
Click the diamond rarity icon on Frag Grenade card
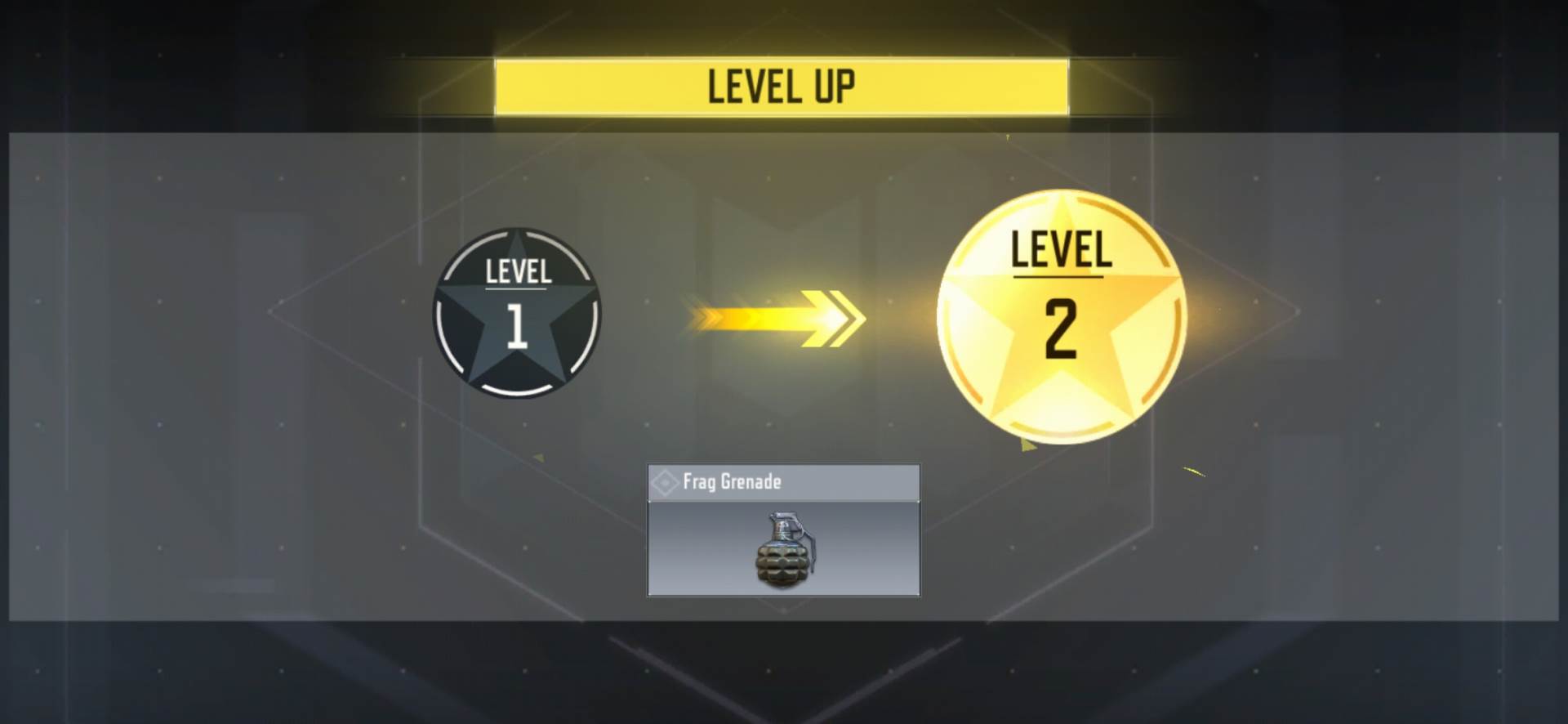click(664, 482)
